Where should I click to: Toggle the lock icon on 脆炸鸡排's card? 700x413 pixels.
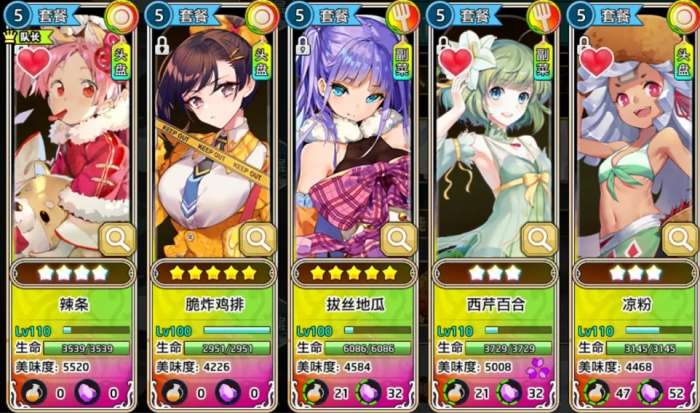pos(162,46)
